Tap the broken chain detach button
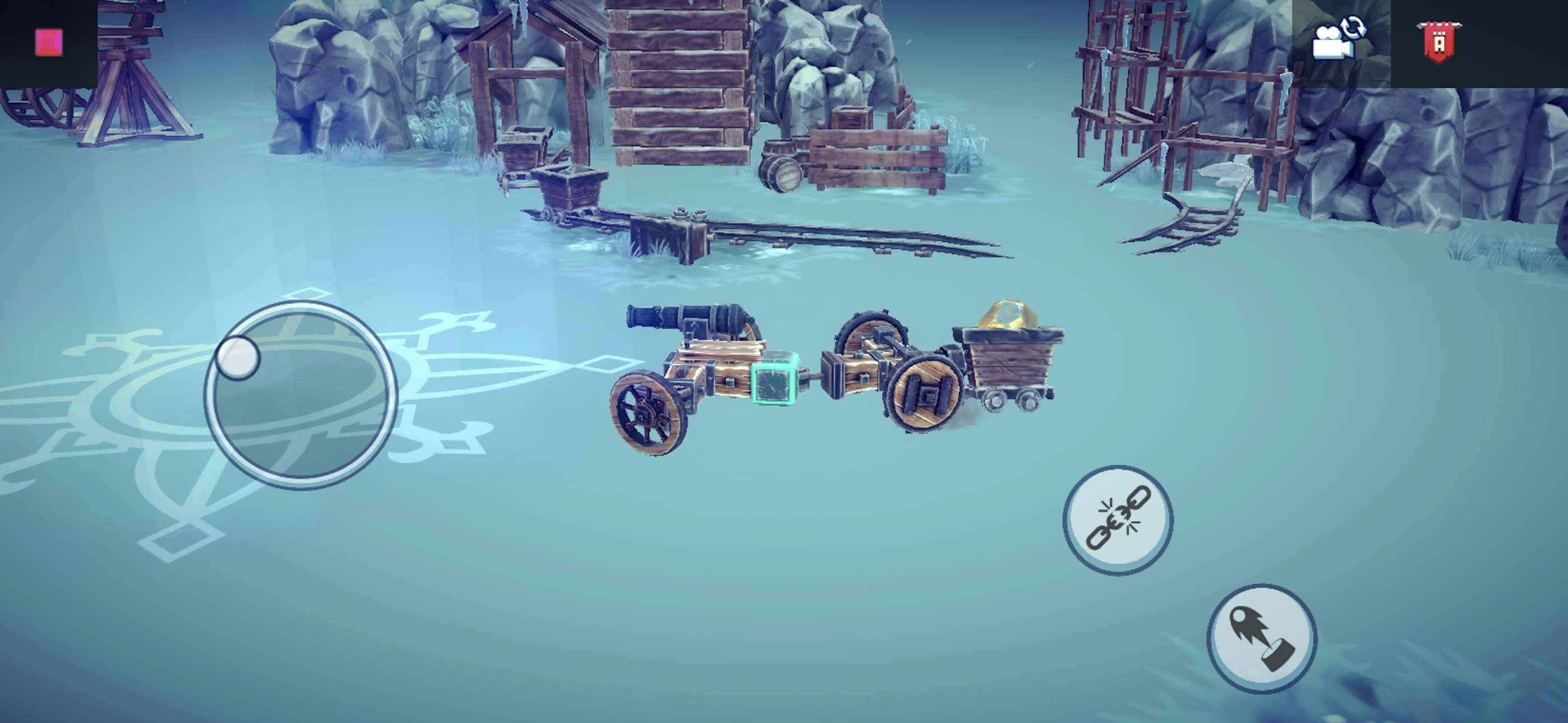The width and height of the screenshot is (1568, 723). pyautogui.click(x=1118, y=519)
